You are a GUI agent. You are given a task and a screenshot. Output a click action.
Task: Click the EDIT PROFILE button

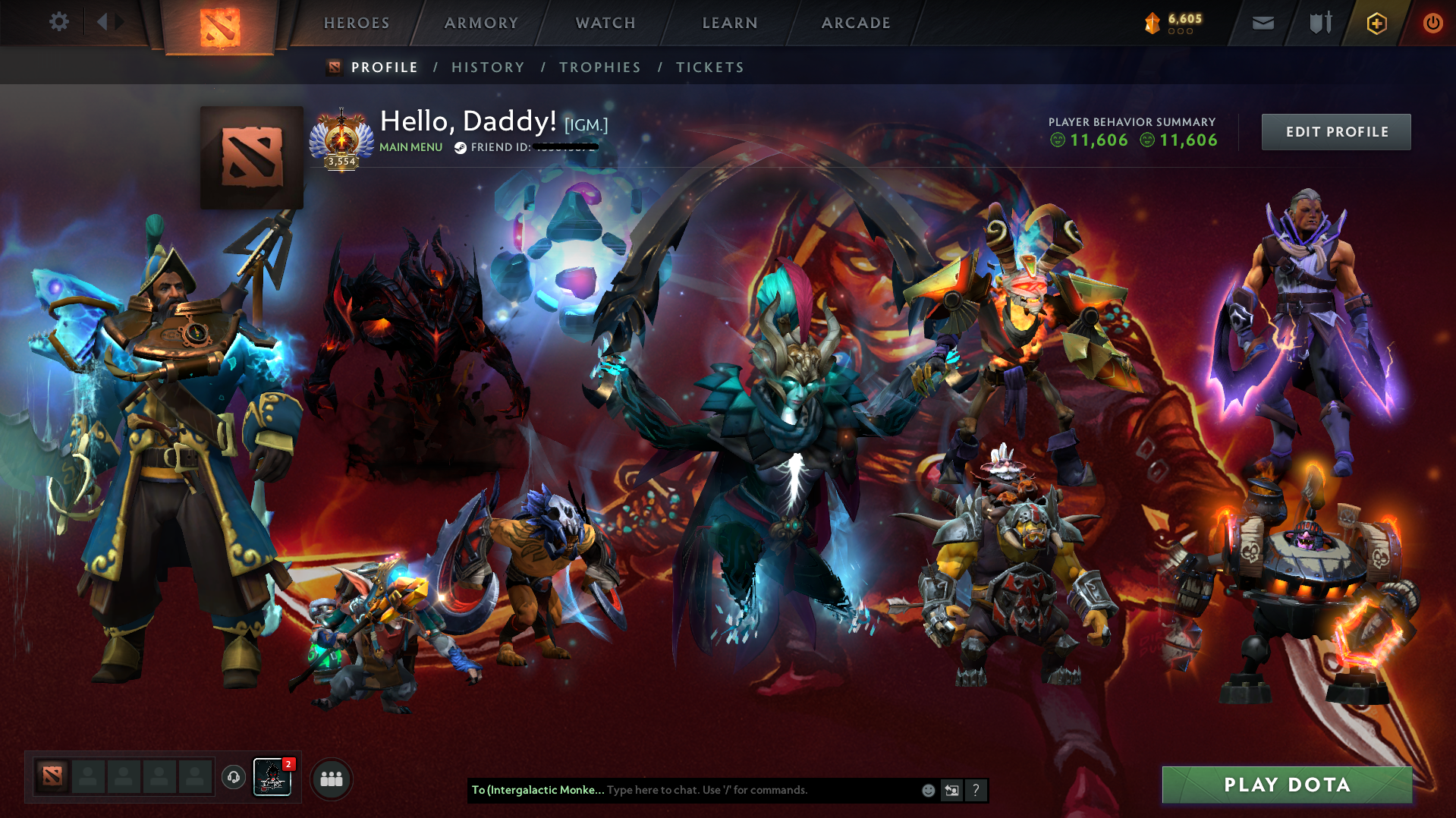[1335, 131]
